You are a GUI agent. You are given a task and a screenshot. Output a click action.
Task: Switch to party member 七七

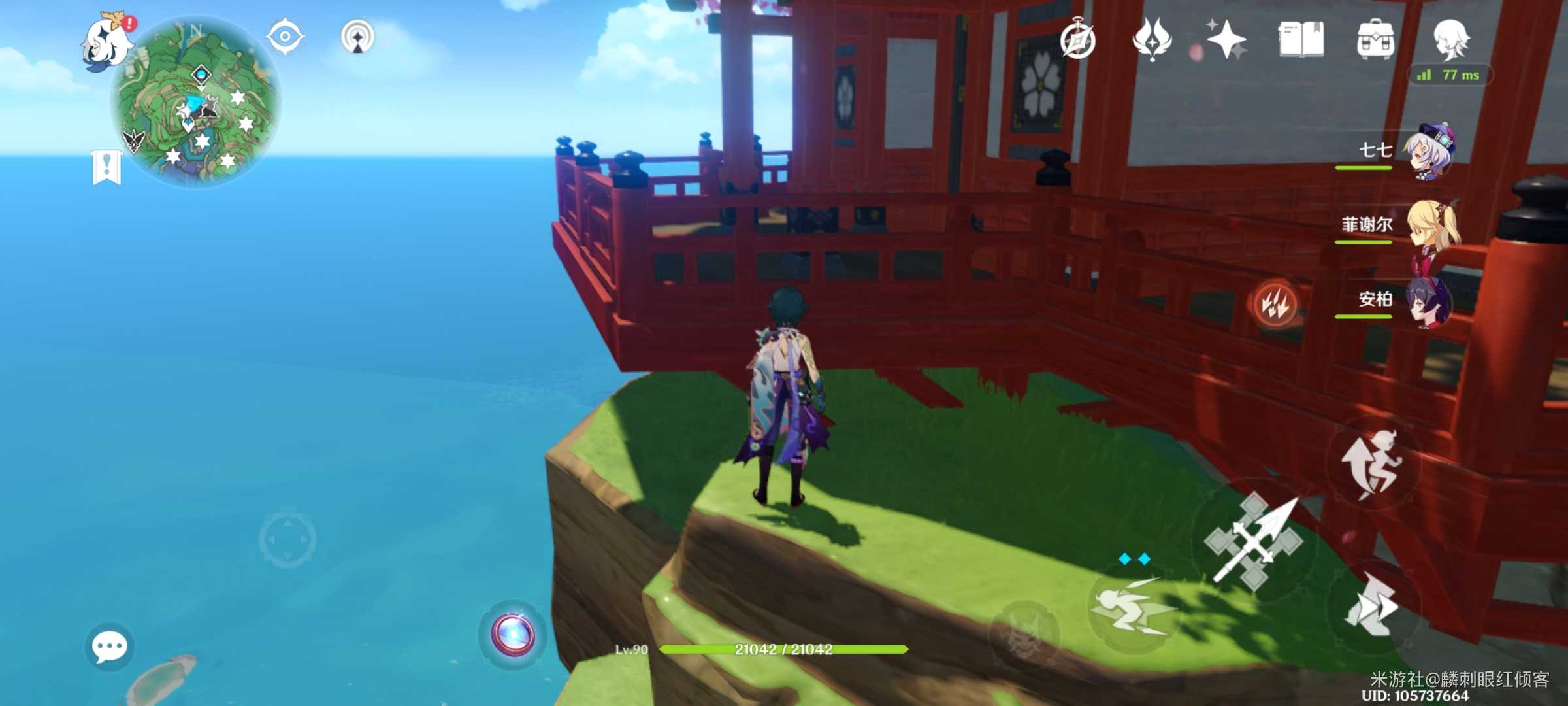coord(1428,152)
